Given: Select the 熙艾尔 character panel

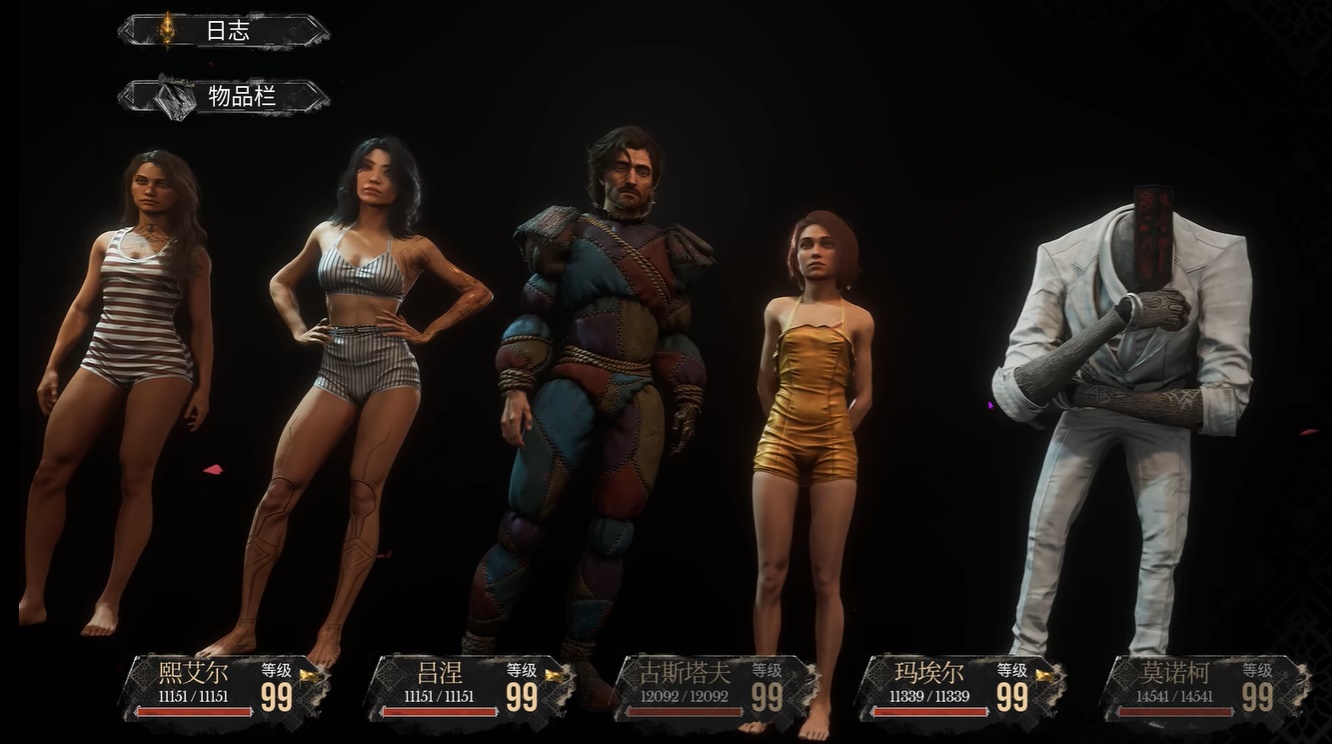Looking at the screenshot, I should (224, 688).
